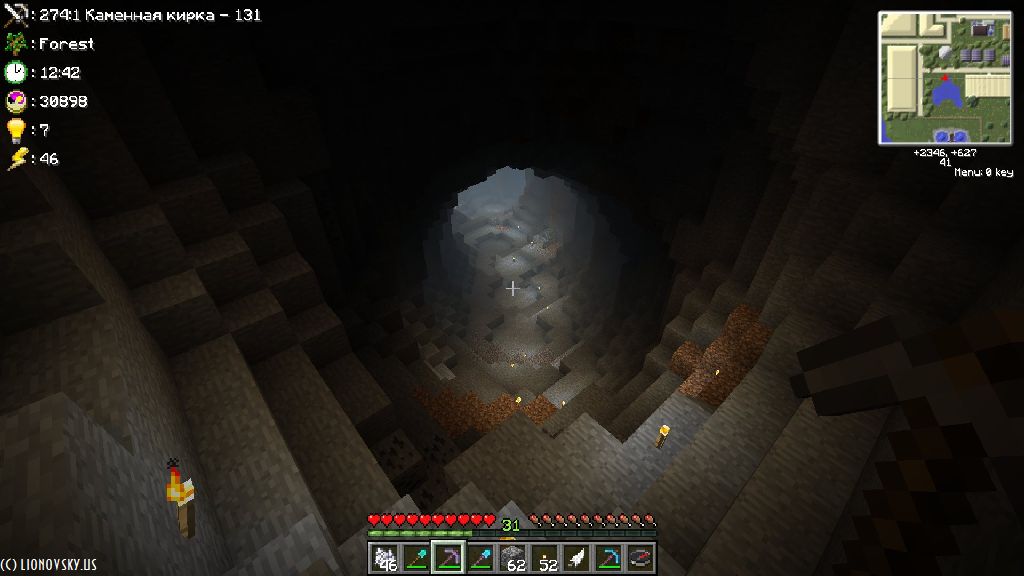Choose the white item stack of 46
1024x576 pixels.
384,558
